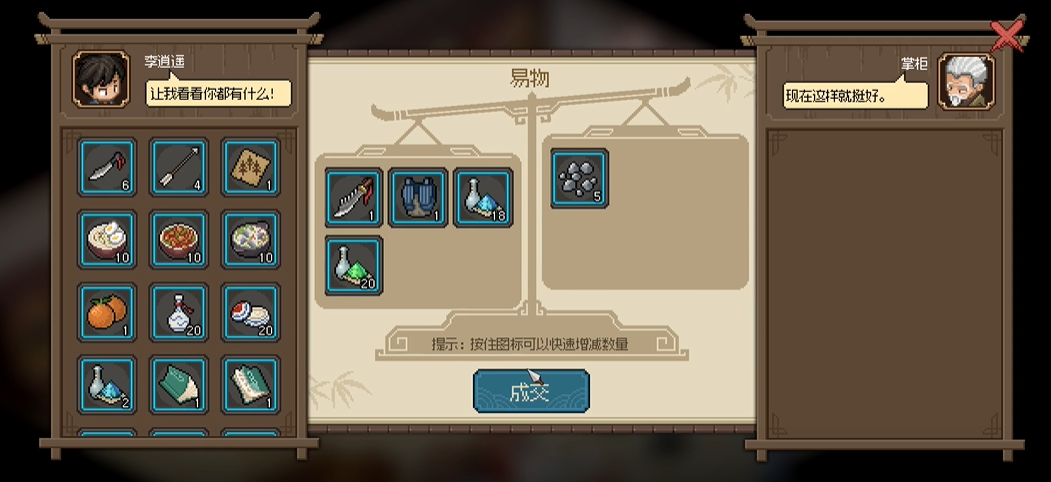Pick the red and white discs slot

tap(250, 313)
